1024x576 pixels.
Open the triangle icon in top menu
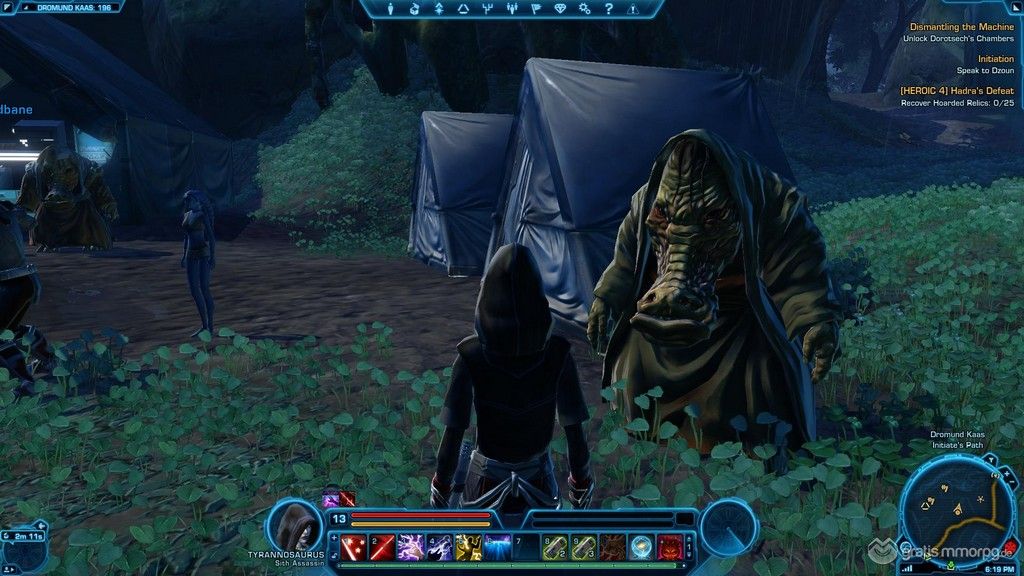[463, 9]
